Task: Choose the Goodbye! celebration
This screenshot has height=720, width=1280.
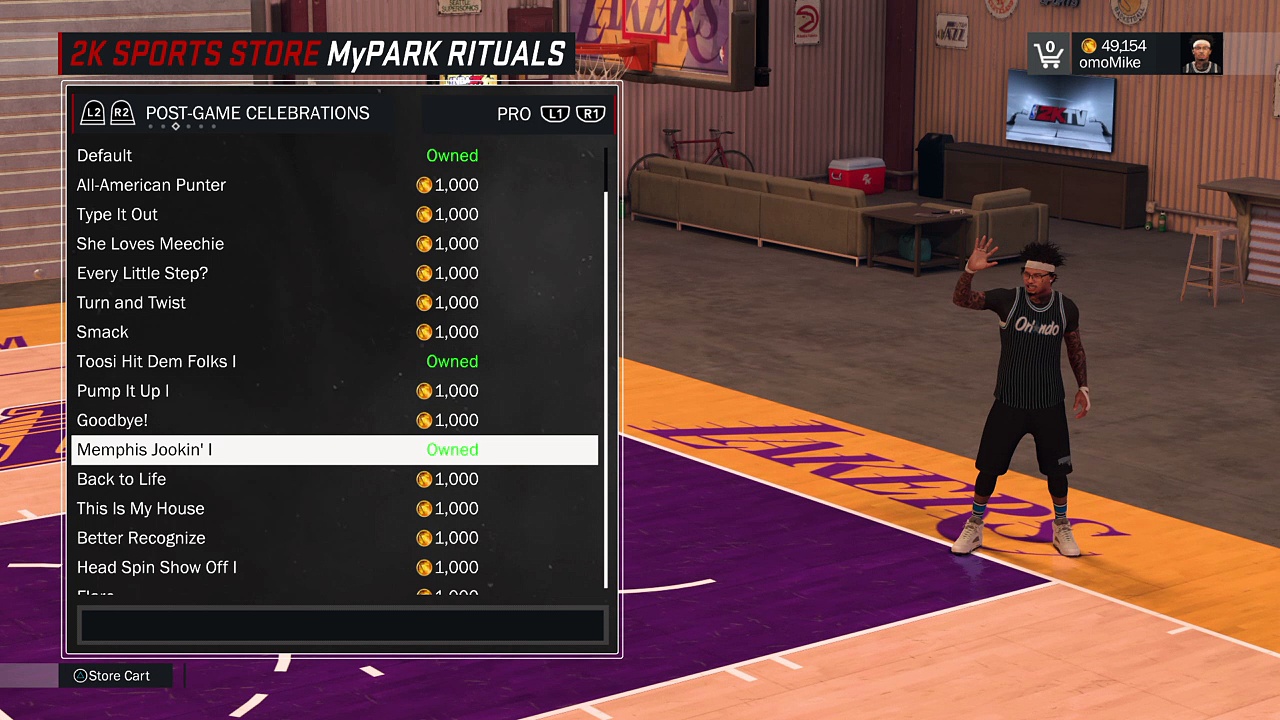Action: pyautogui.click(x=112, y=421)
